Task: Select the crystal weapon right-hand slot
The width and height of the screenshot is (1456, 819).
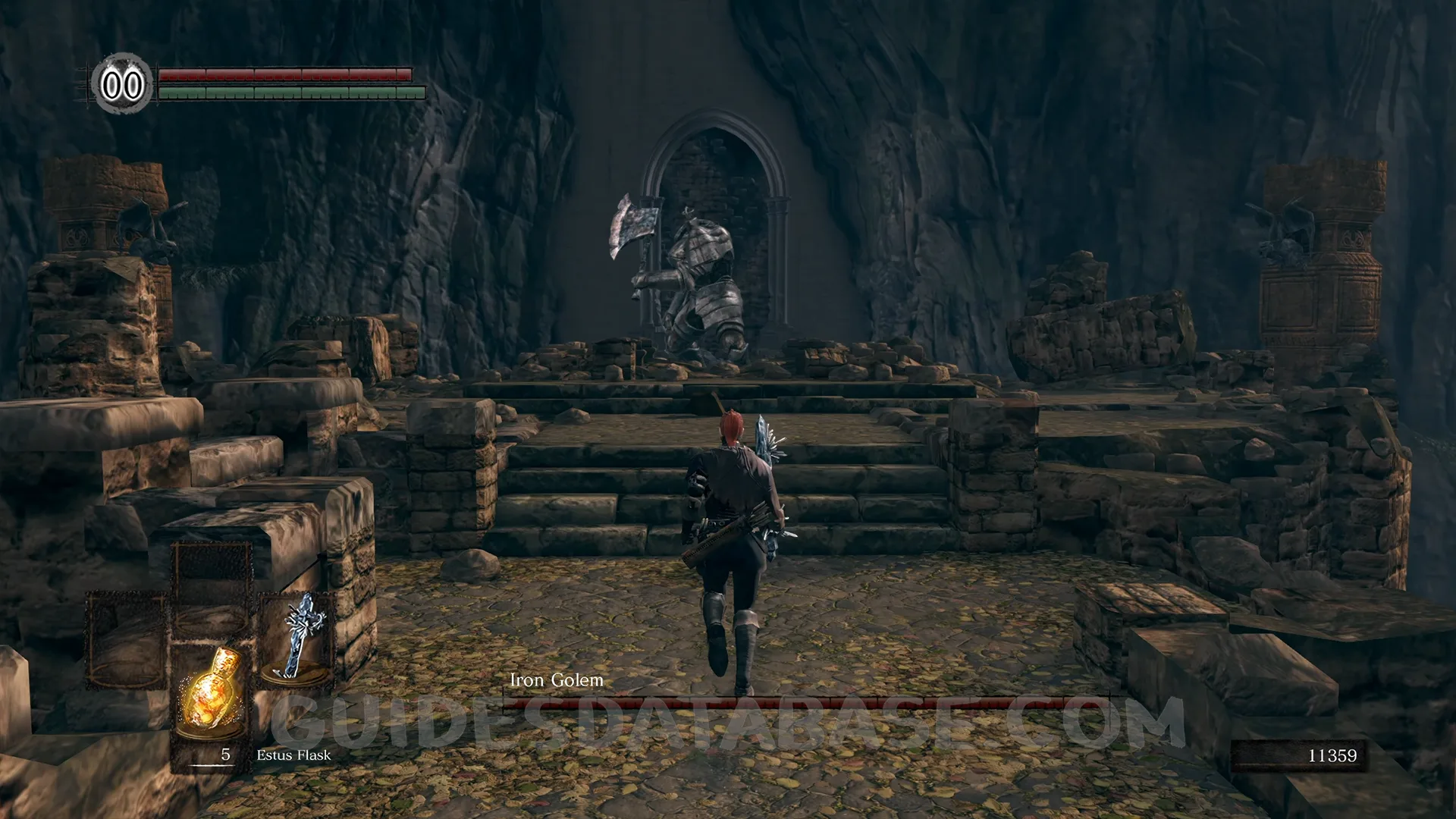Action: (297, 639)
